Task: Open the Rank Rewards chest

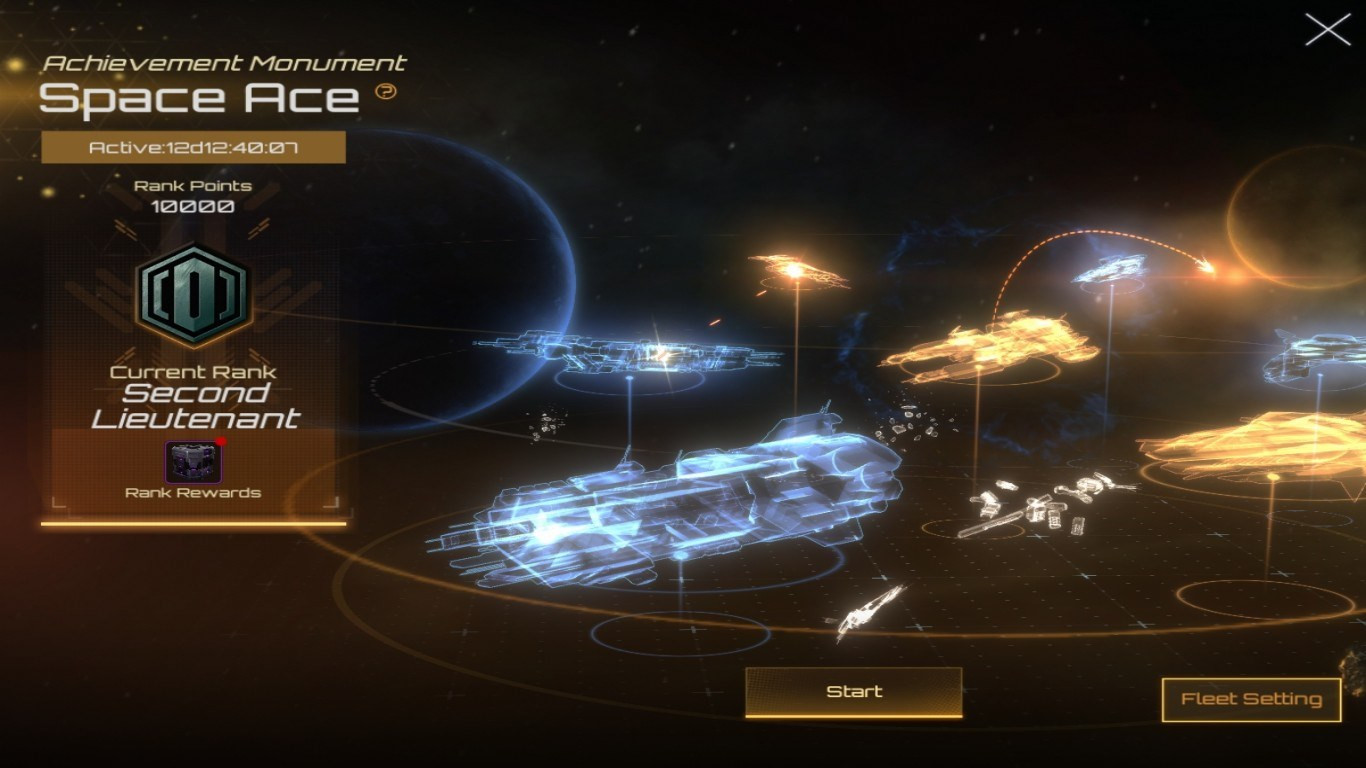Action: point(193,462)
